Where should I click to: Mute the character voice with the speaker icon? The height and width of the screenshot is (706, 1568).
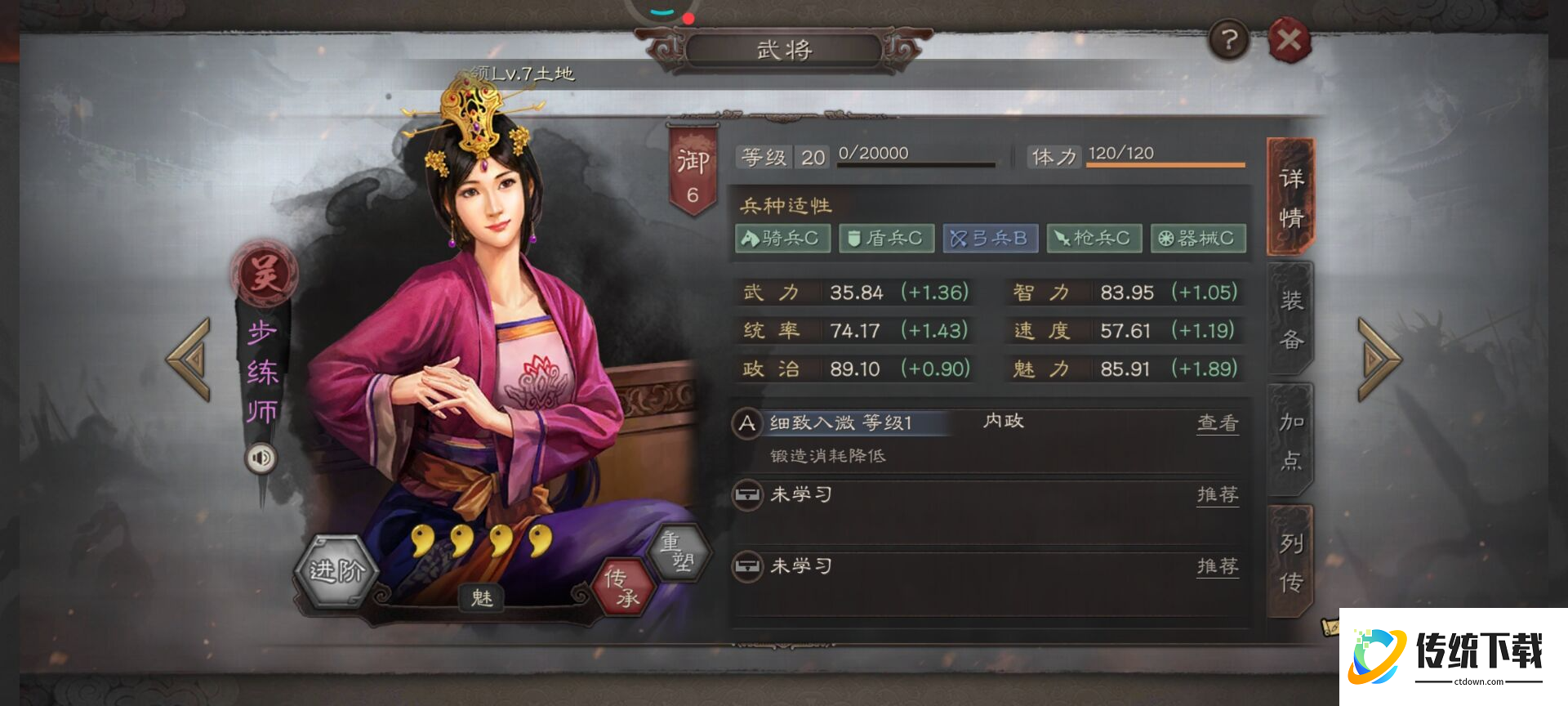point(261,458)
